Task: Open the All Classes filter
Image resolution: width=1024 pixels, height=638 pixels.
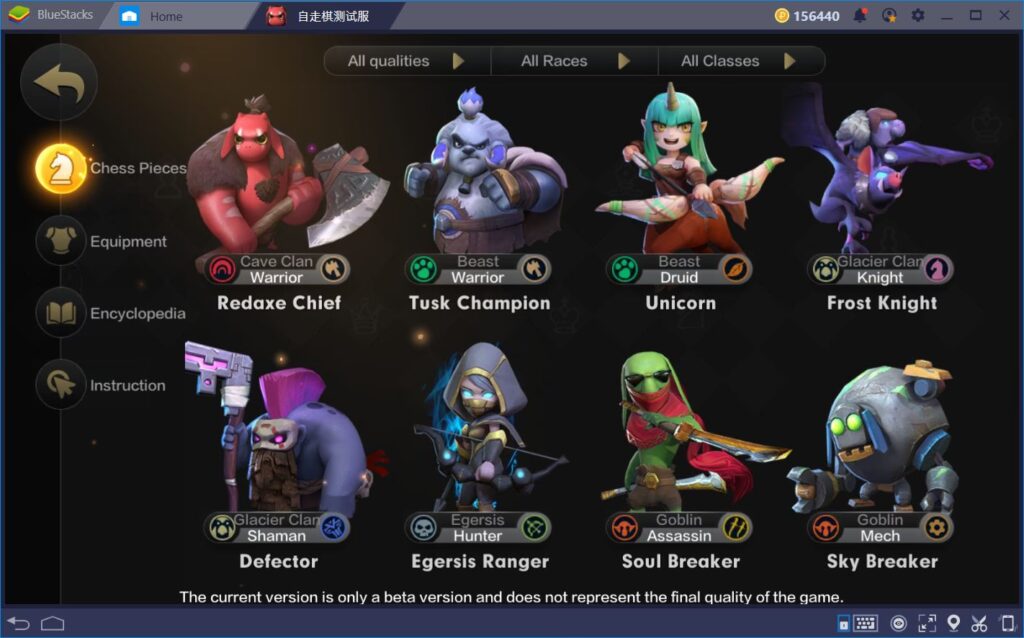Action: [x=739, y=61]
